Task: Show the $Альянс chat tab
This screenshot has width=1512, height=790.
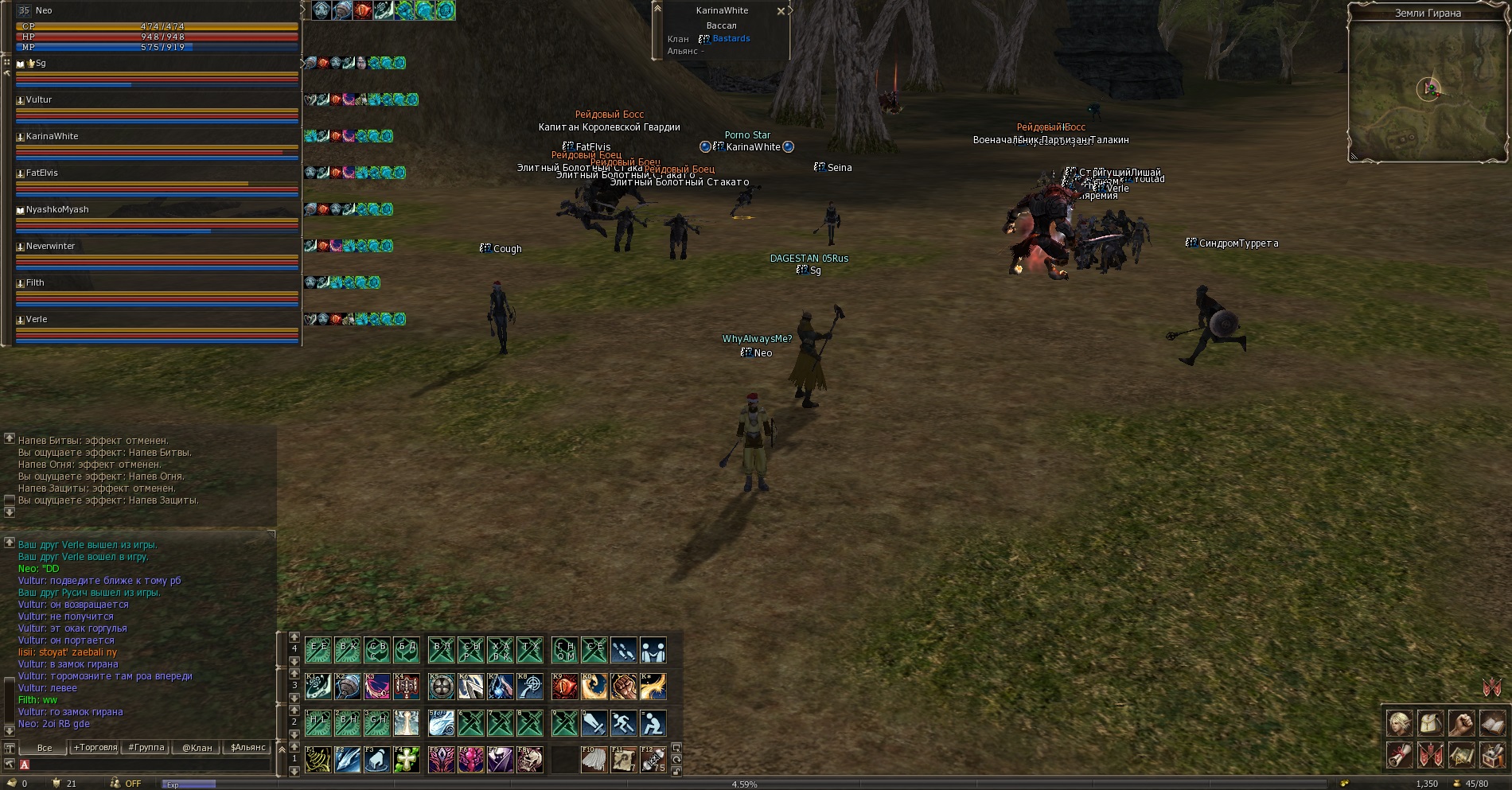Action: (248, 748)
